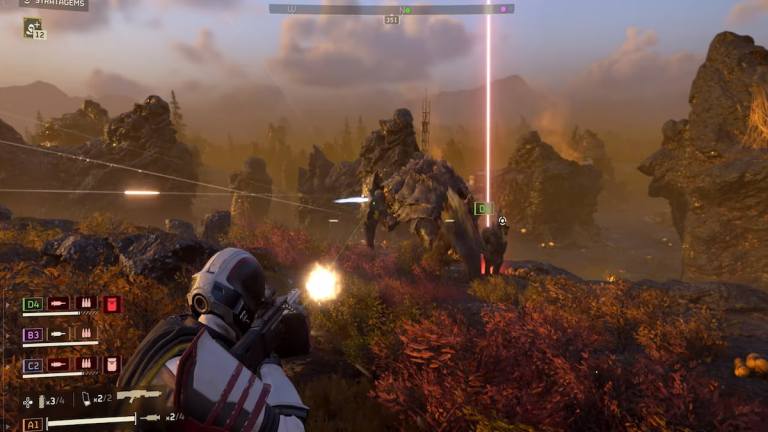The width and height of the screenshot is (768, 432).
Task: Click B3's stim syringe icon
Action: point(59,334)
